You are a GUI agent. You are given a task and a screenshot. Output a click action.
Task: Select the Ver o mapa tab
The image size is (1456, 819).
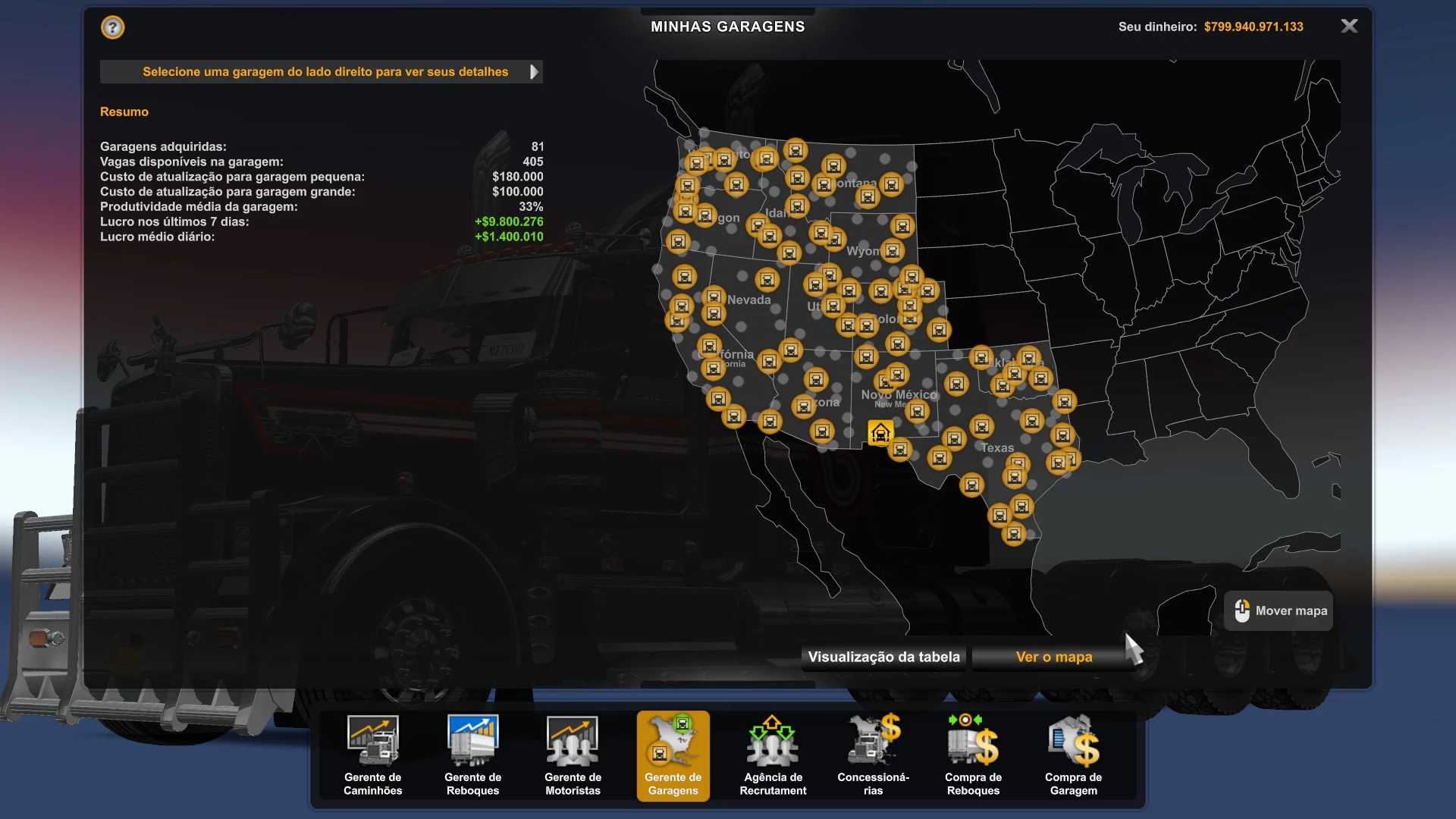[1053, 657]
